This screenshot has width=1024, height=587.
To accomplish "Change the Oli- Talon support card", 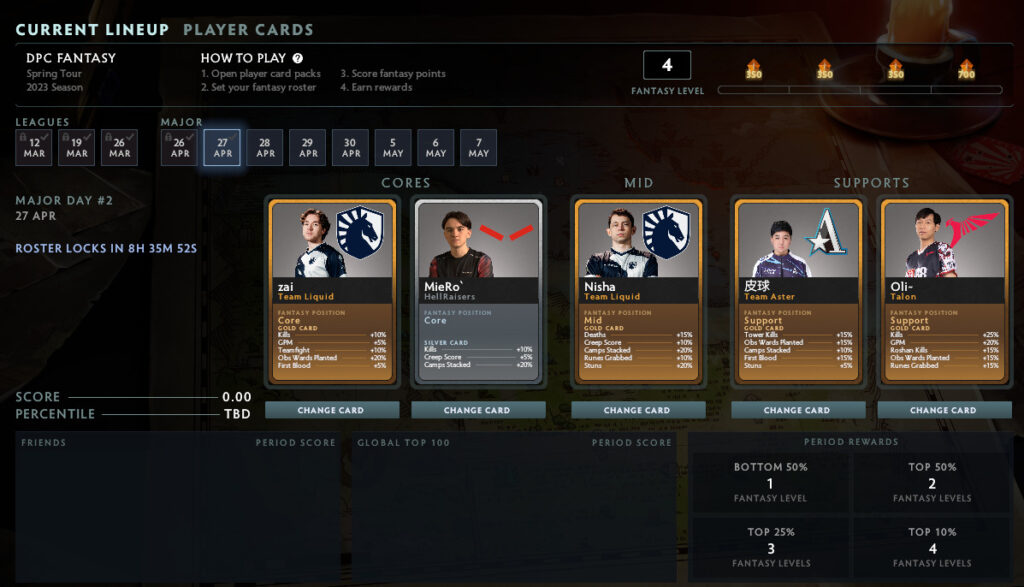I will [x=943, y=410].
